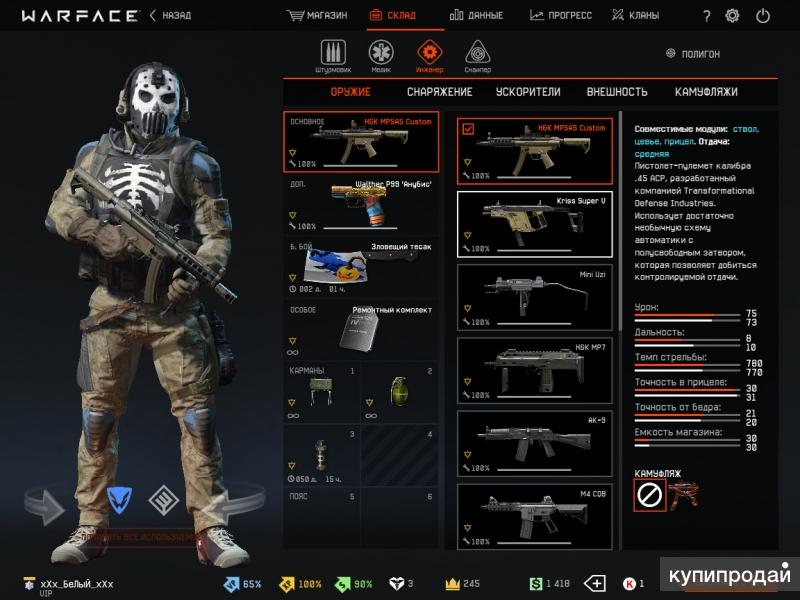Go back with the НАЗАД button
800x600 pixels.
pos(170,16)
